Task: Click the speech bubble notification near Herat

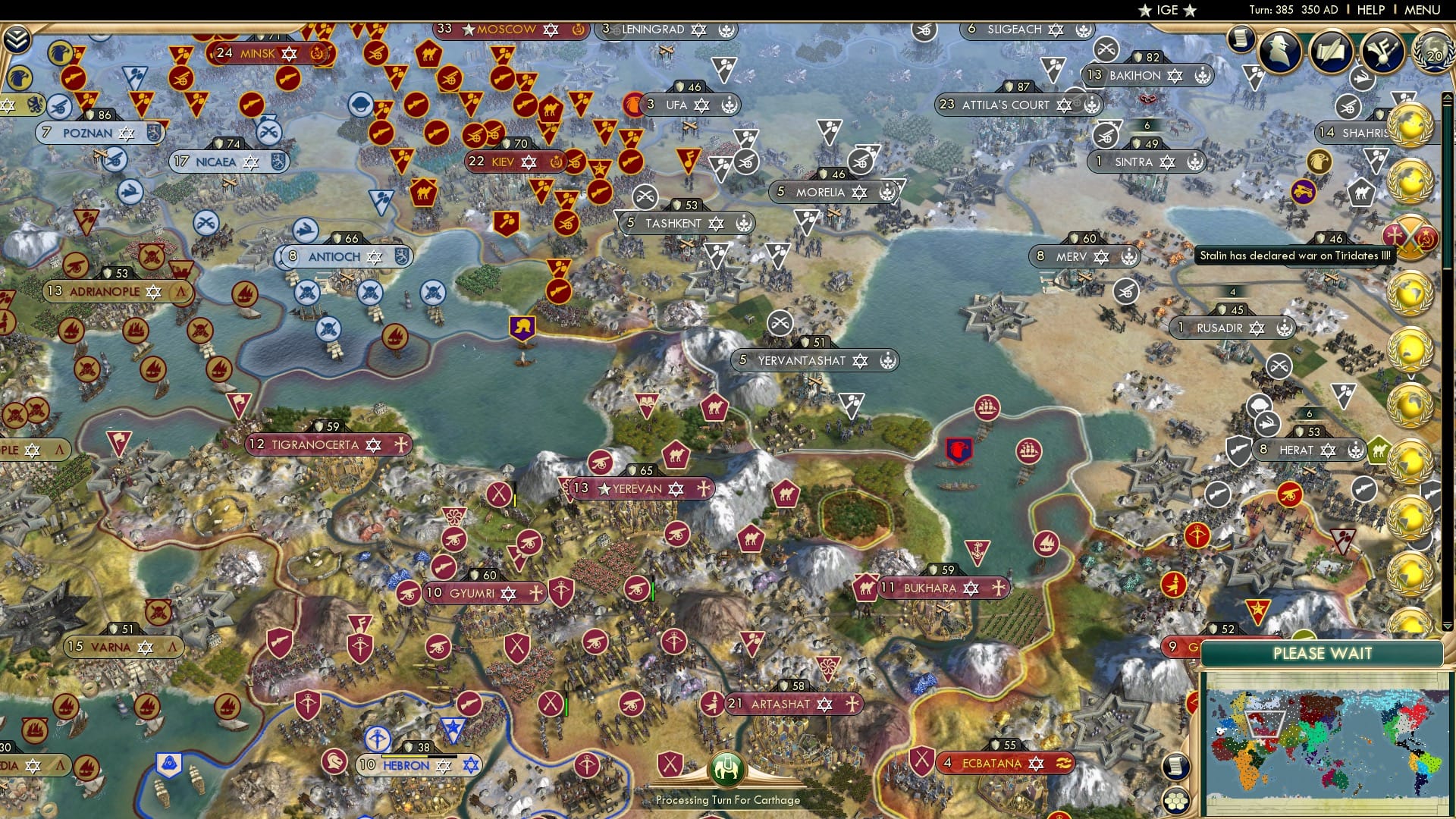Action: [x=1259, y=404]
